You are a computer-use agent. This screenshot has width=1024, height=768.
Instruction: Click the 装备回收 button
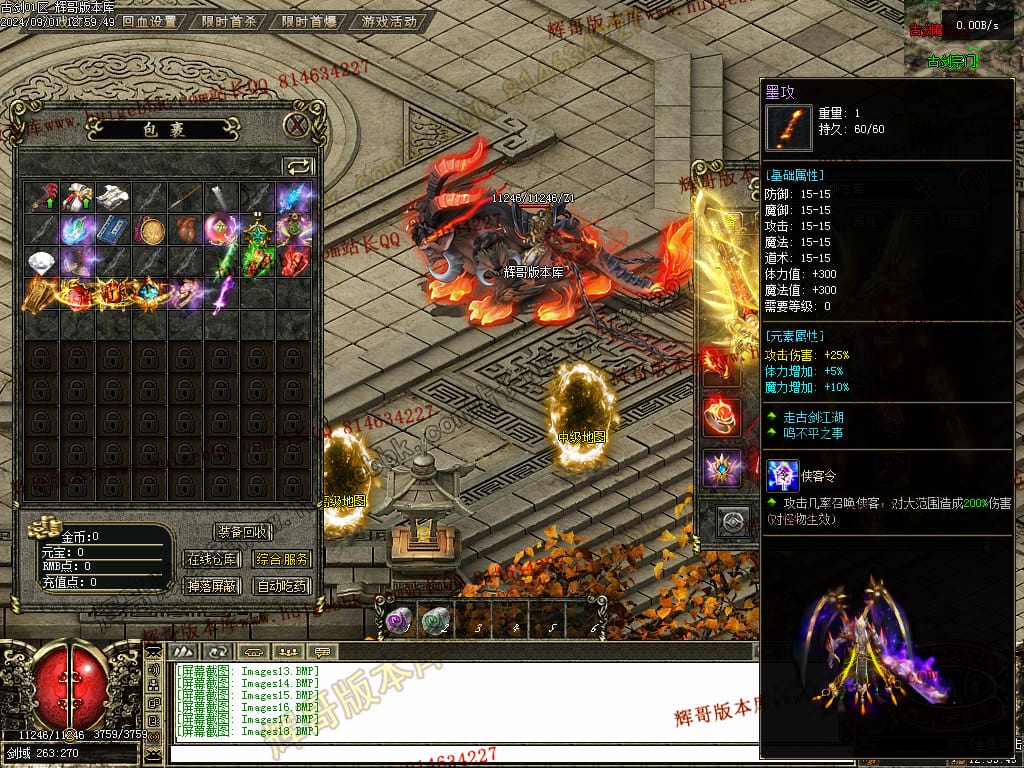click(x=242, y=532)
